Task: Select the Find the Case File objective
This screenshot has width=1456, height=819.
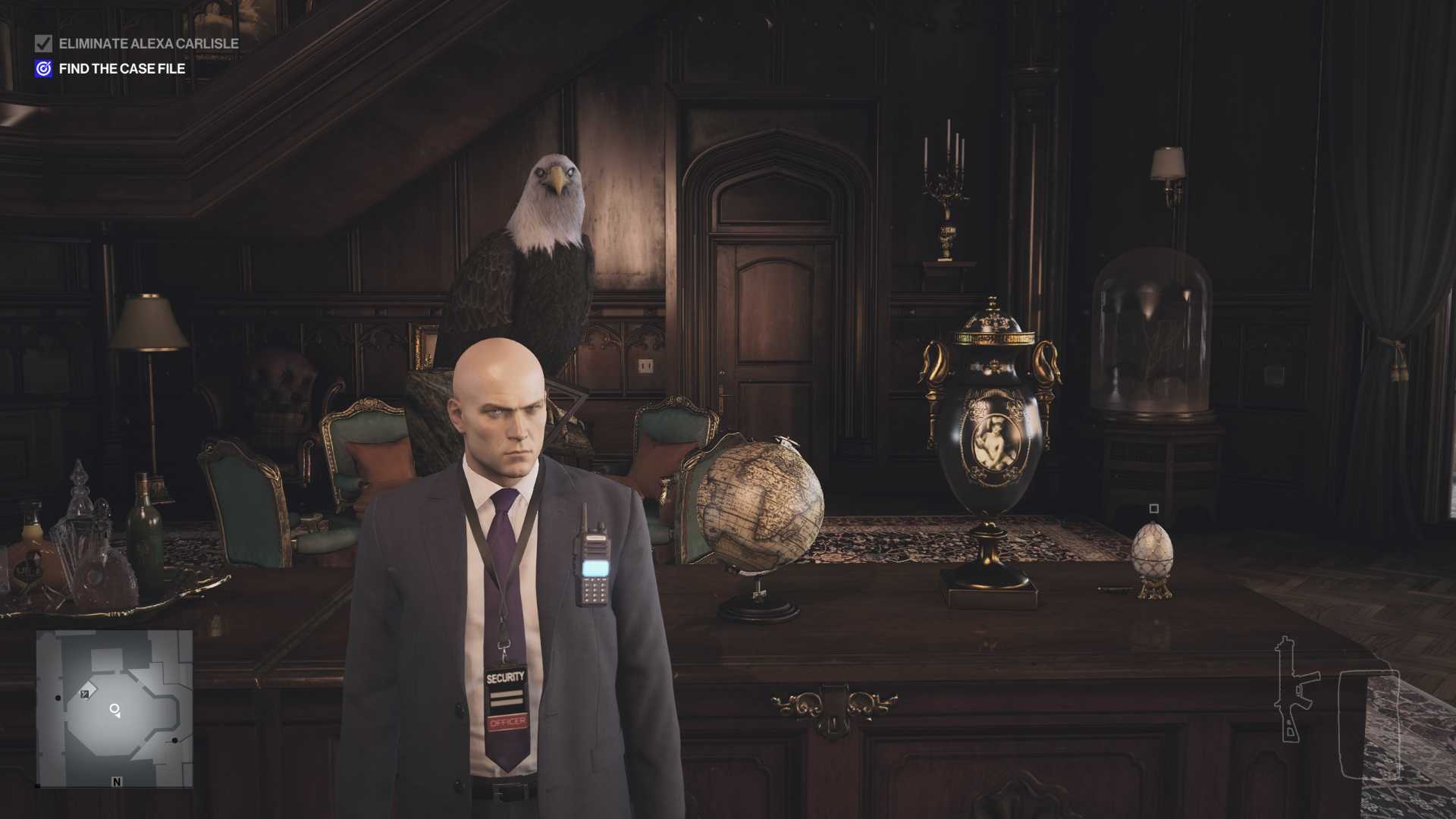Action: [x=122, y=69]
